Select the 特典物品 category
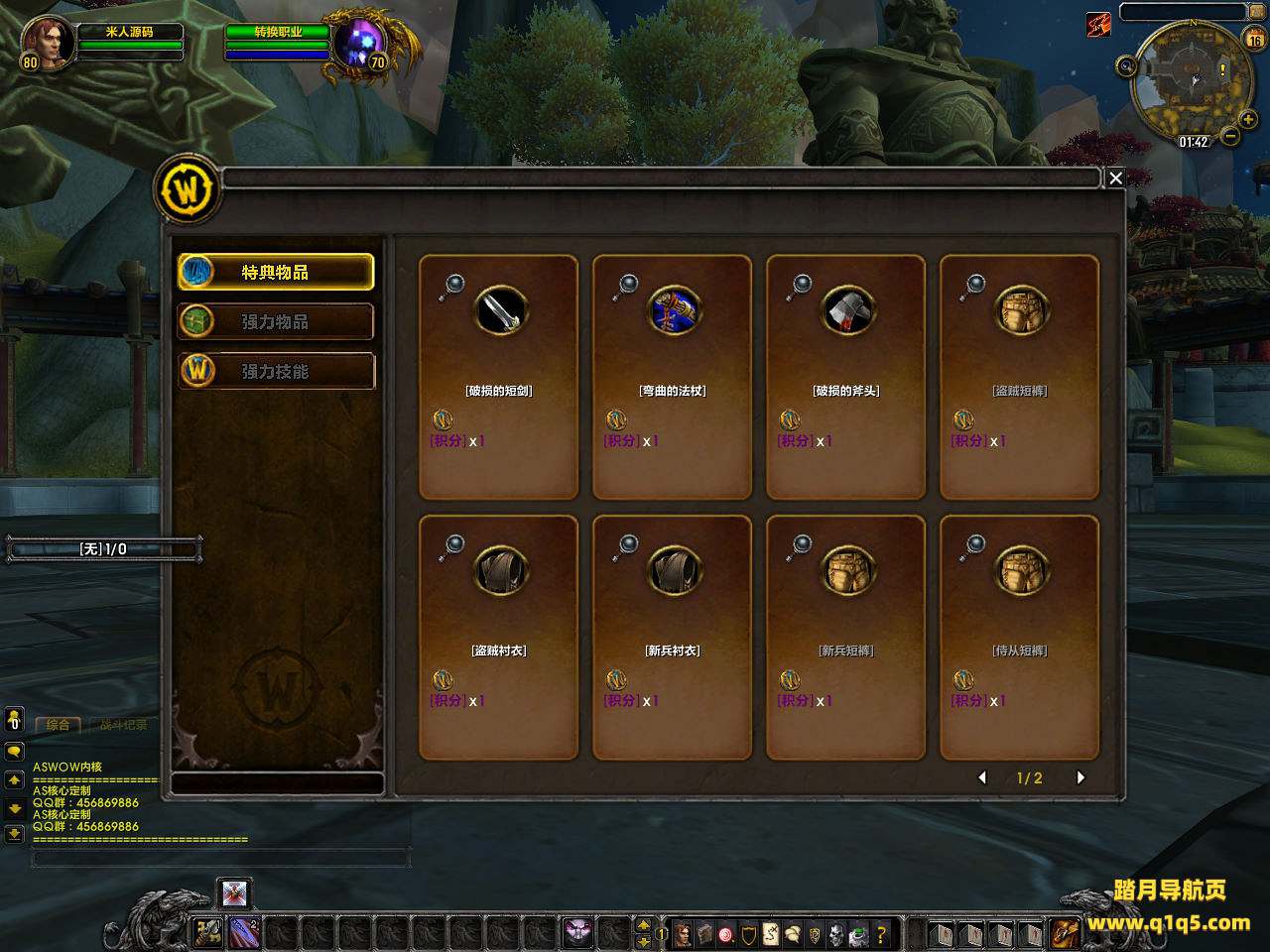Screen dimensions: 1270x952 pyautogui.click(x=276, y=272)
